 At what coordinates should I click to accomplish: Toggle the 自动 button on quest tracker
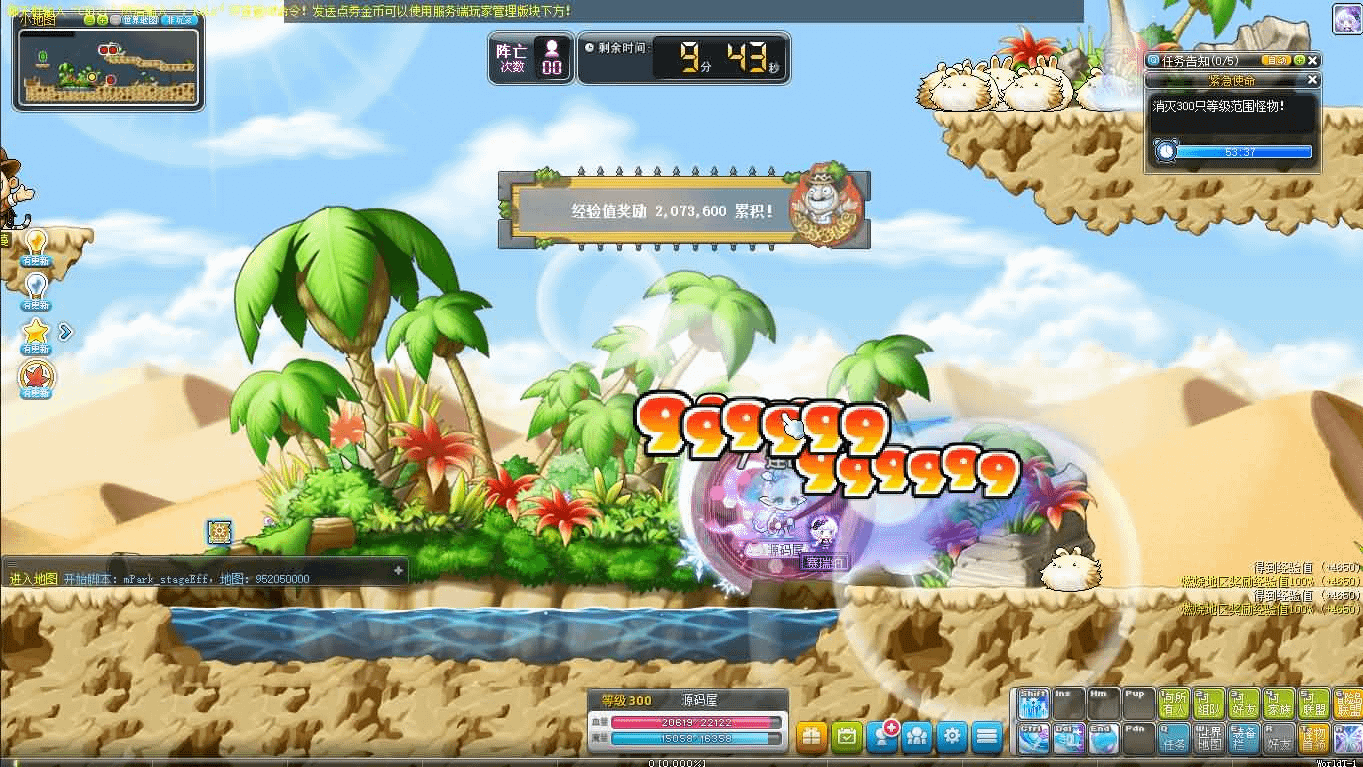click(x=1279, y=60)
